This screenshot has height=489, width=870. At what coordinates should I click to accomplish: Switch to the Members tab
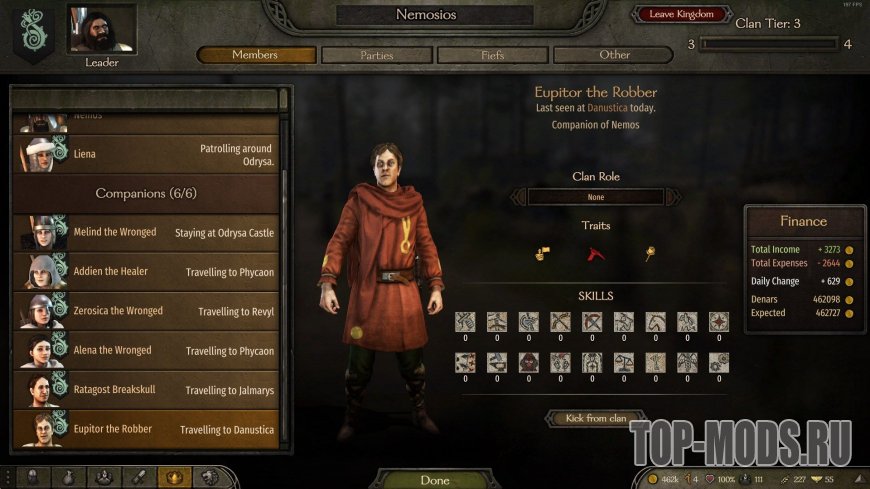[x=255, y=55]
